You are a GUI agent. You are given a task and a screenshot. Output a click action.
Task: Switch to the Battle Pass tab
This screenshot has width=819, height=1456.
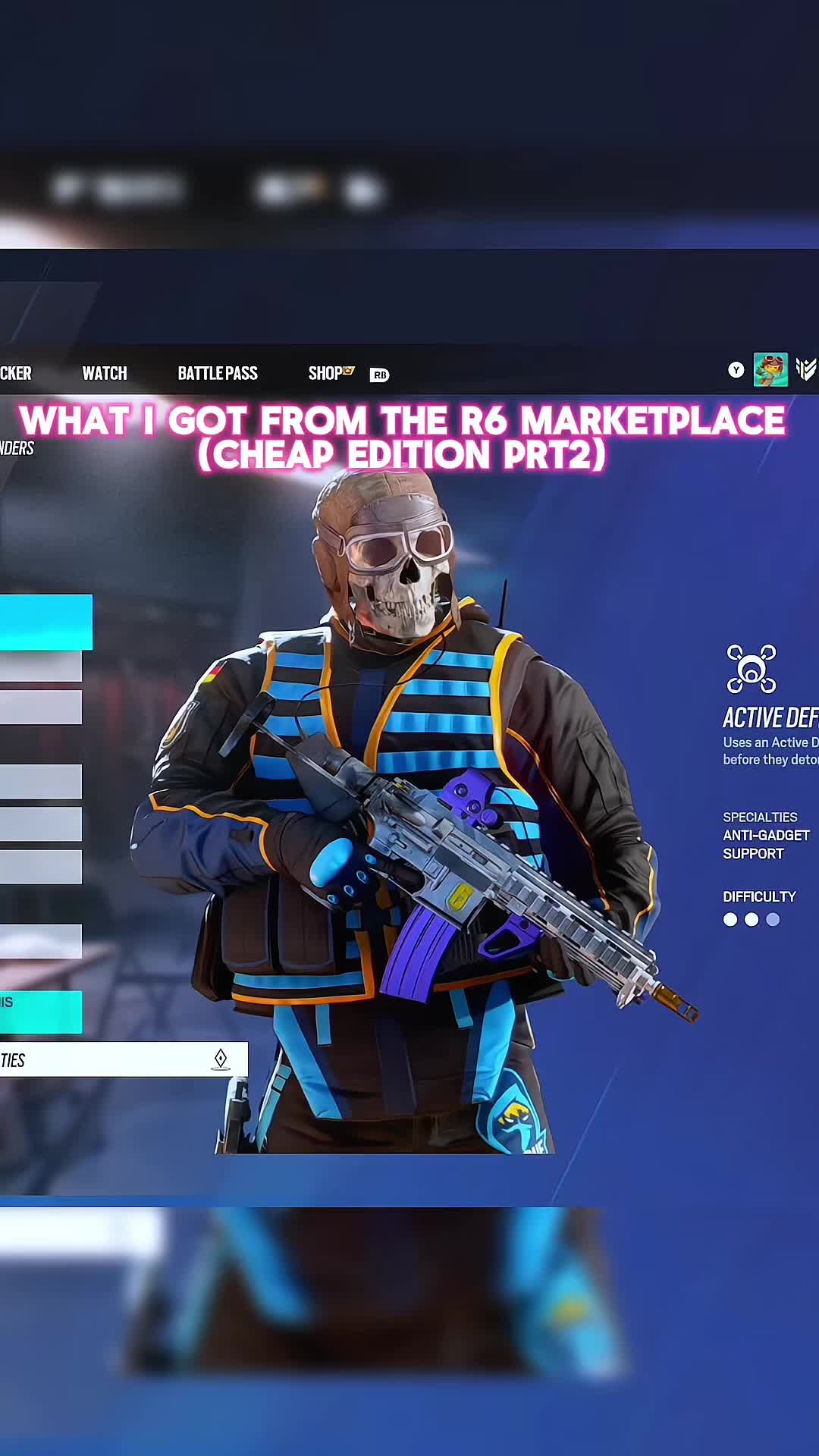click(x=218, y=373)
